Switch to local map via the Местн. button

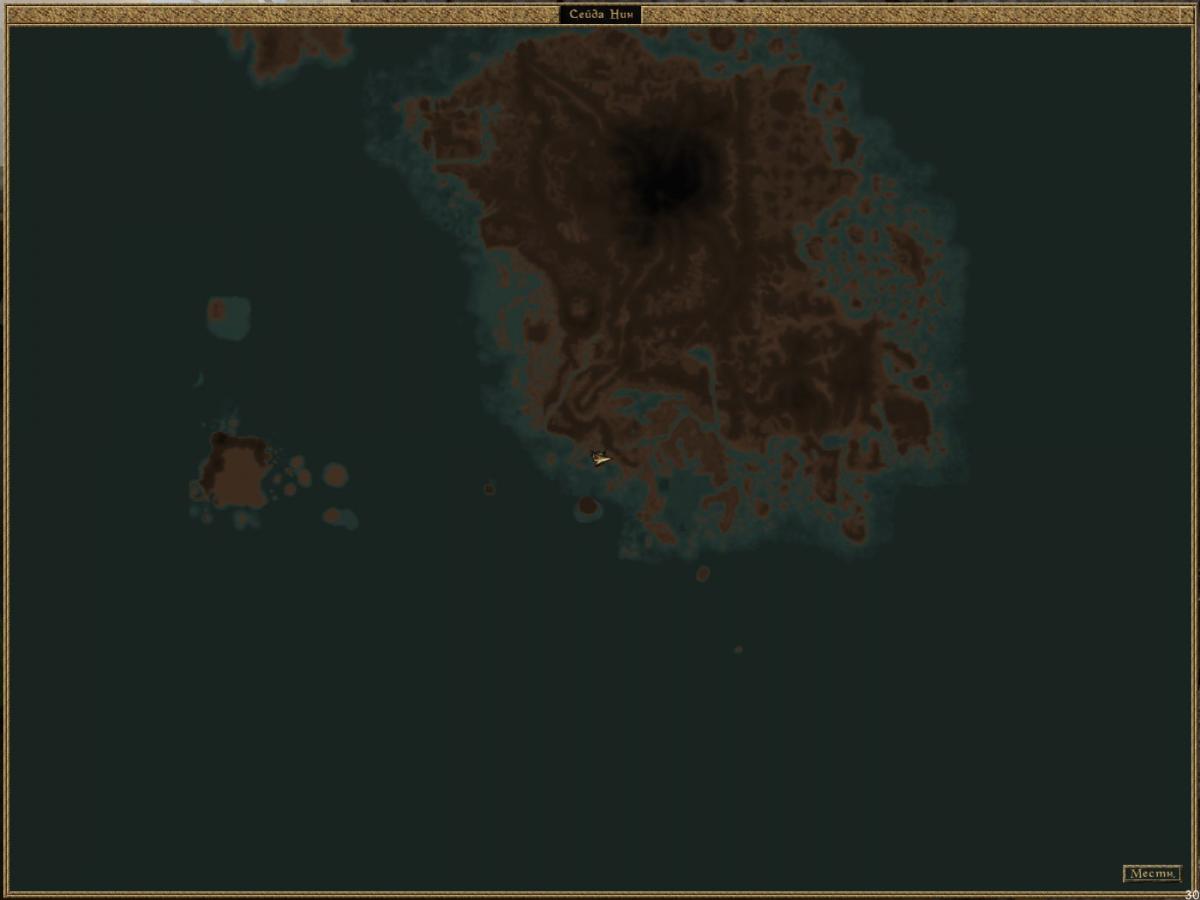pyautogui.click(x=1151, y=874)
